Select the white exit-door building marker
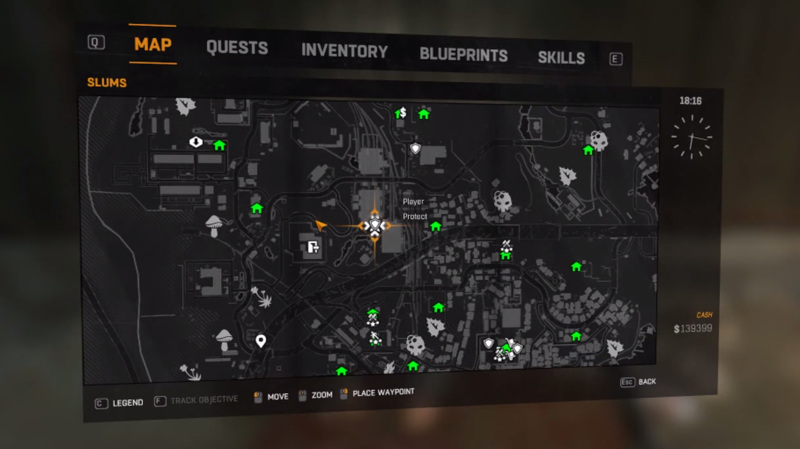The image size is (800, 449). click(312, 247)
